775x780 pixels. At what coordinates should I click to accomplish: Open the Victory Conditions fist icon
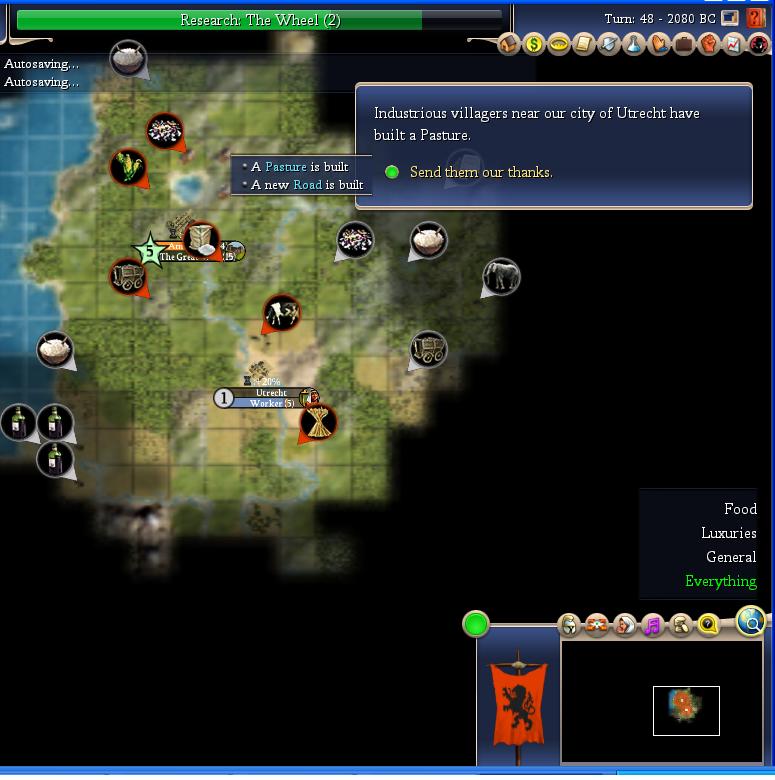709,45
